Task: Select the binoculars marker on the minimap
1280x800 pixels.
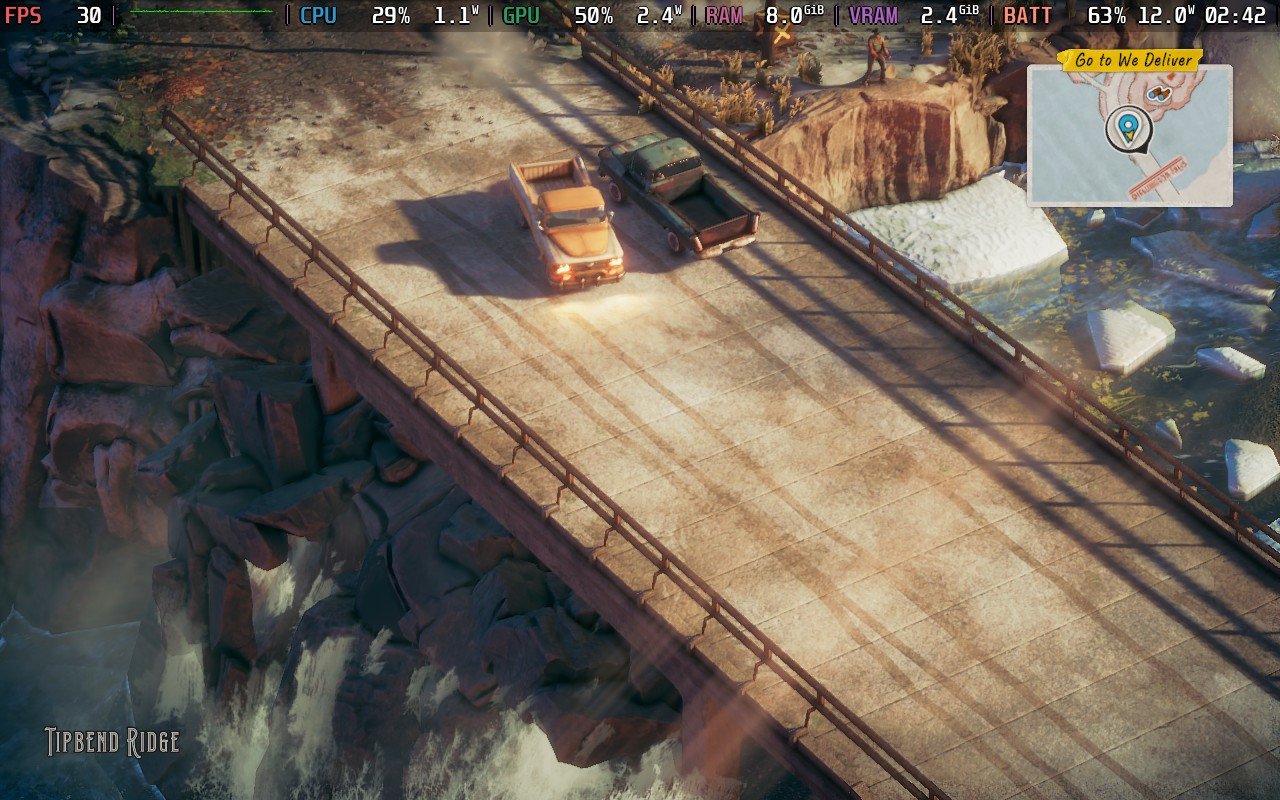Action: pyautogui.click(x=1159, y=94)
